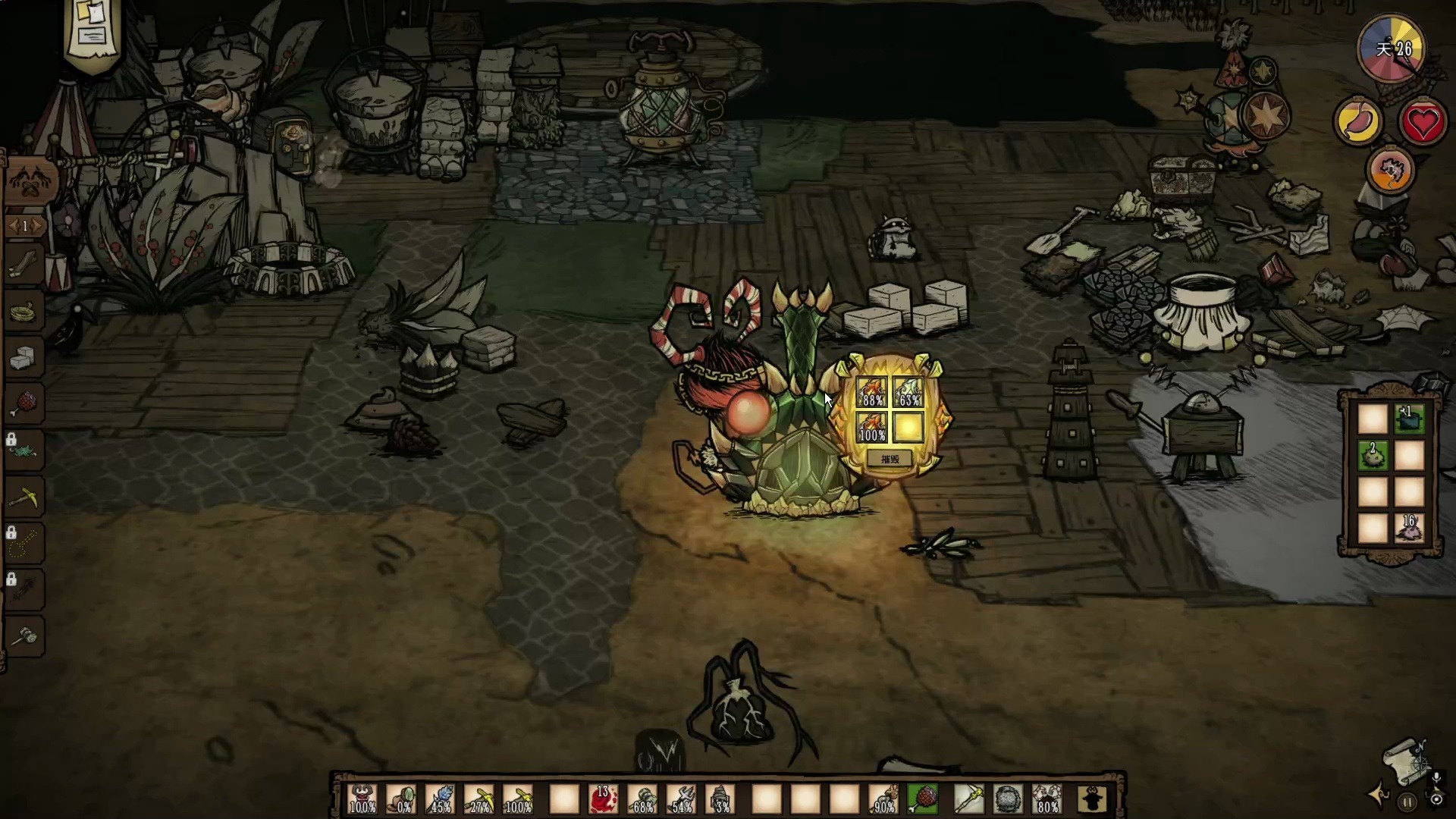Select the hotbar tool at 27% durability
Viewport: 1456px width, 819px height.
point(479,799)
